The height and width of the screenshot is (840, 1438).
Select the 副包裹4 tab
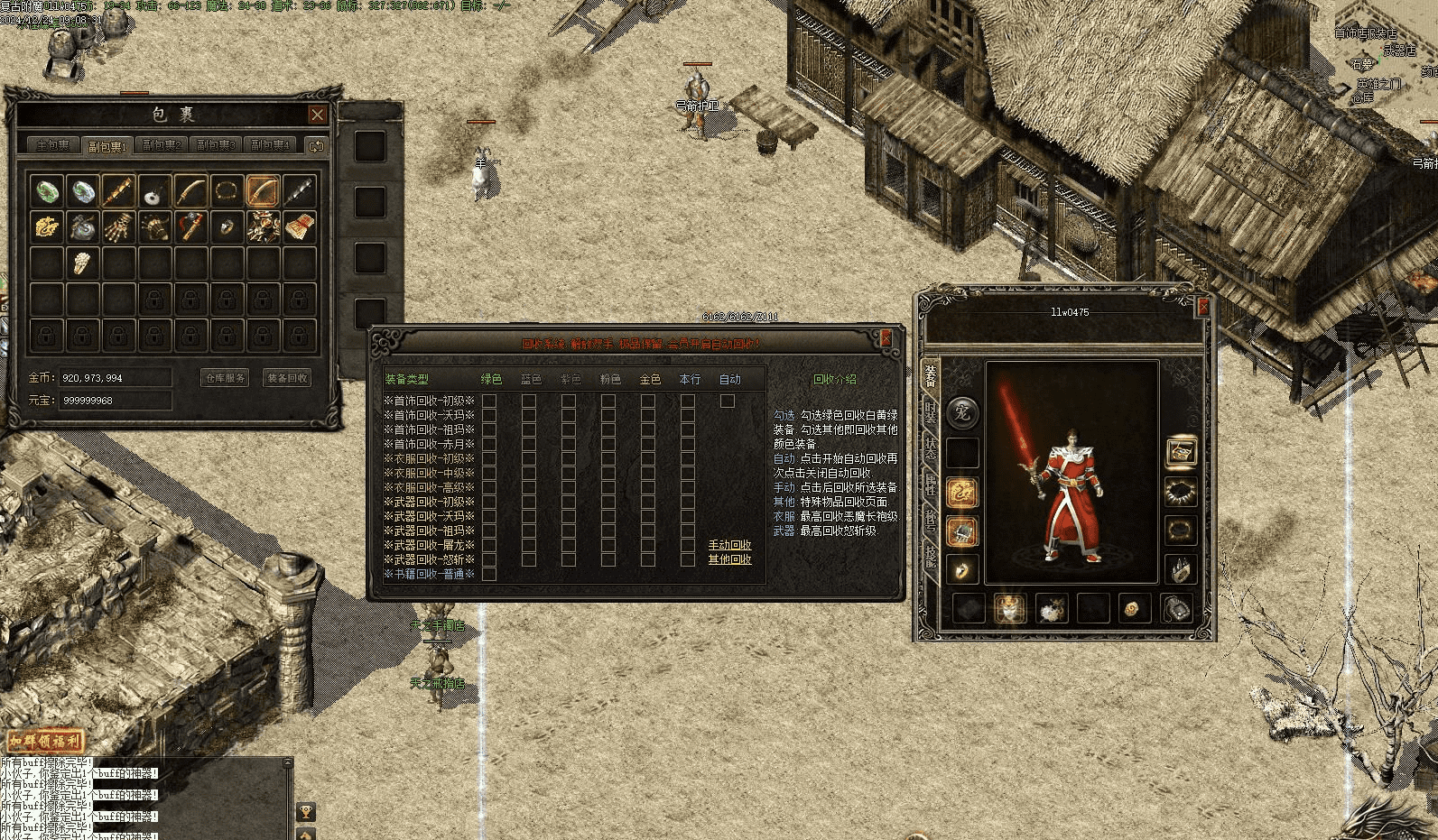click(x=271, y=145)
